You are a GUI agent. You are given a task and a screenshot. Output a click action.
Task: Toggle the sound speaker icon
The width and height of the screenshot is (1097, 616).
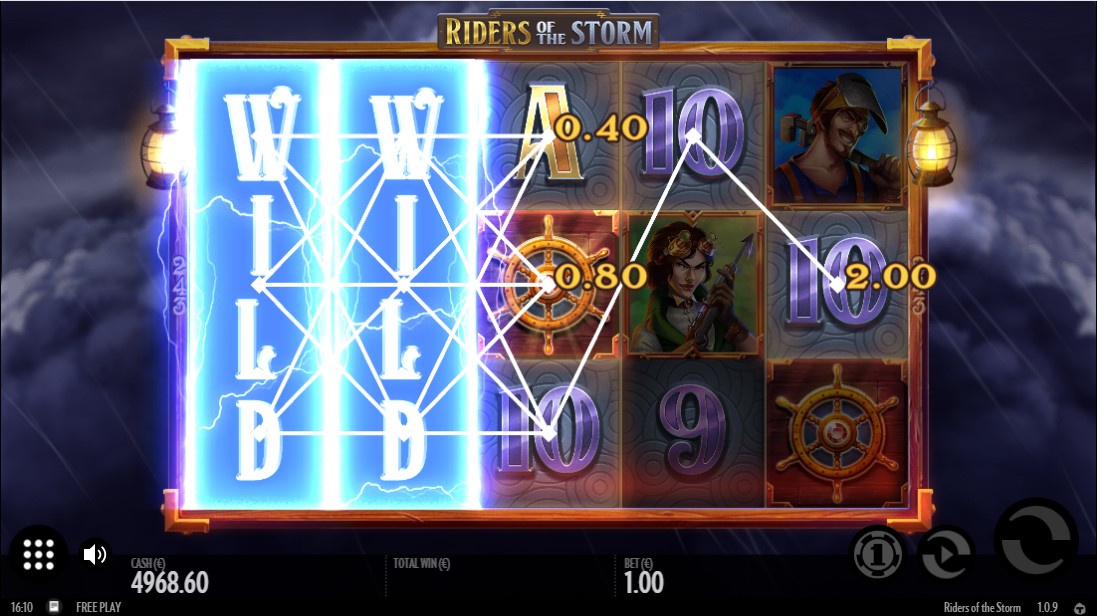pyautogui.click(x=95, y=554)
